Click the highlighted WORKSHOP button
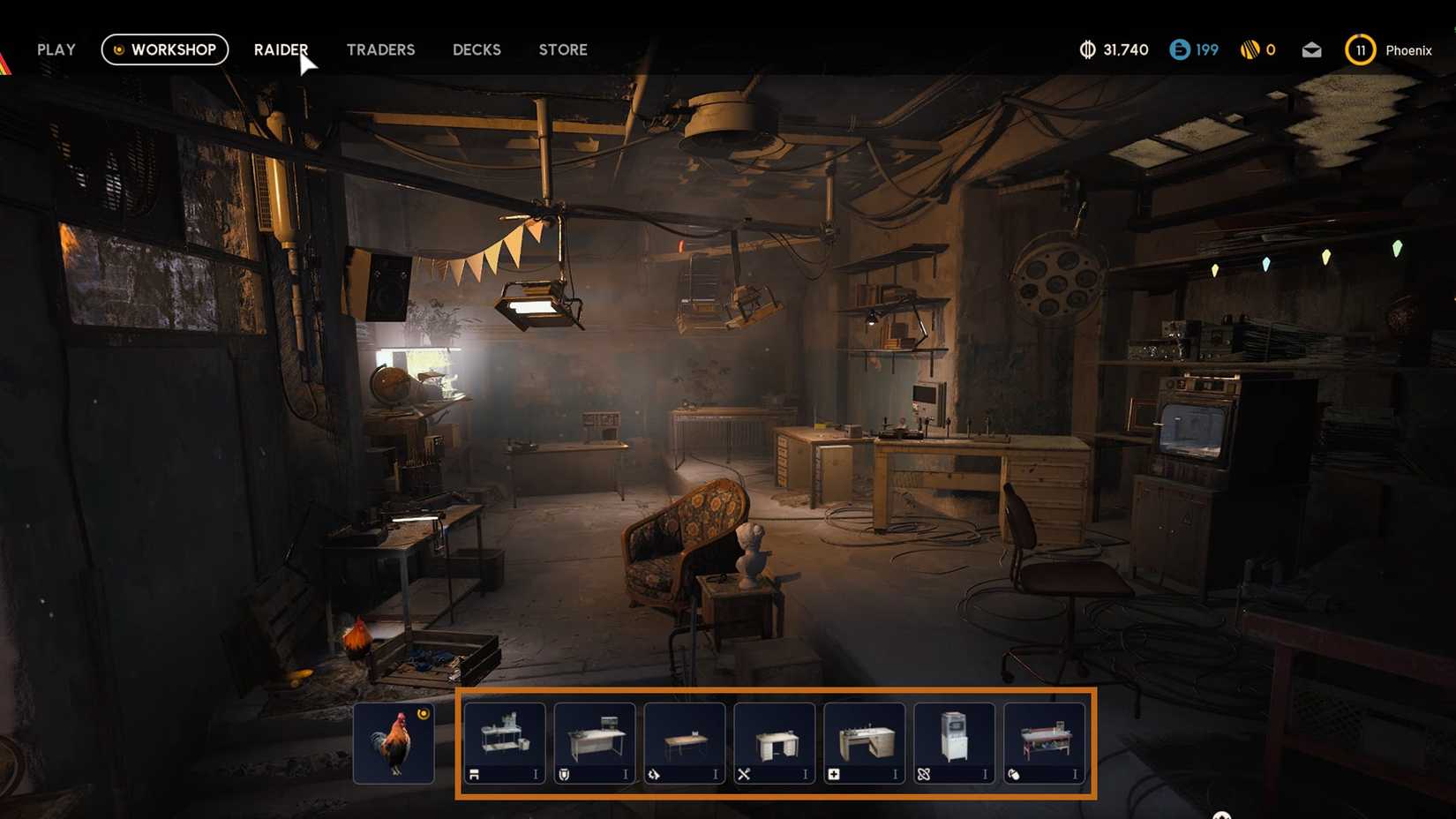 164,49
